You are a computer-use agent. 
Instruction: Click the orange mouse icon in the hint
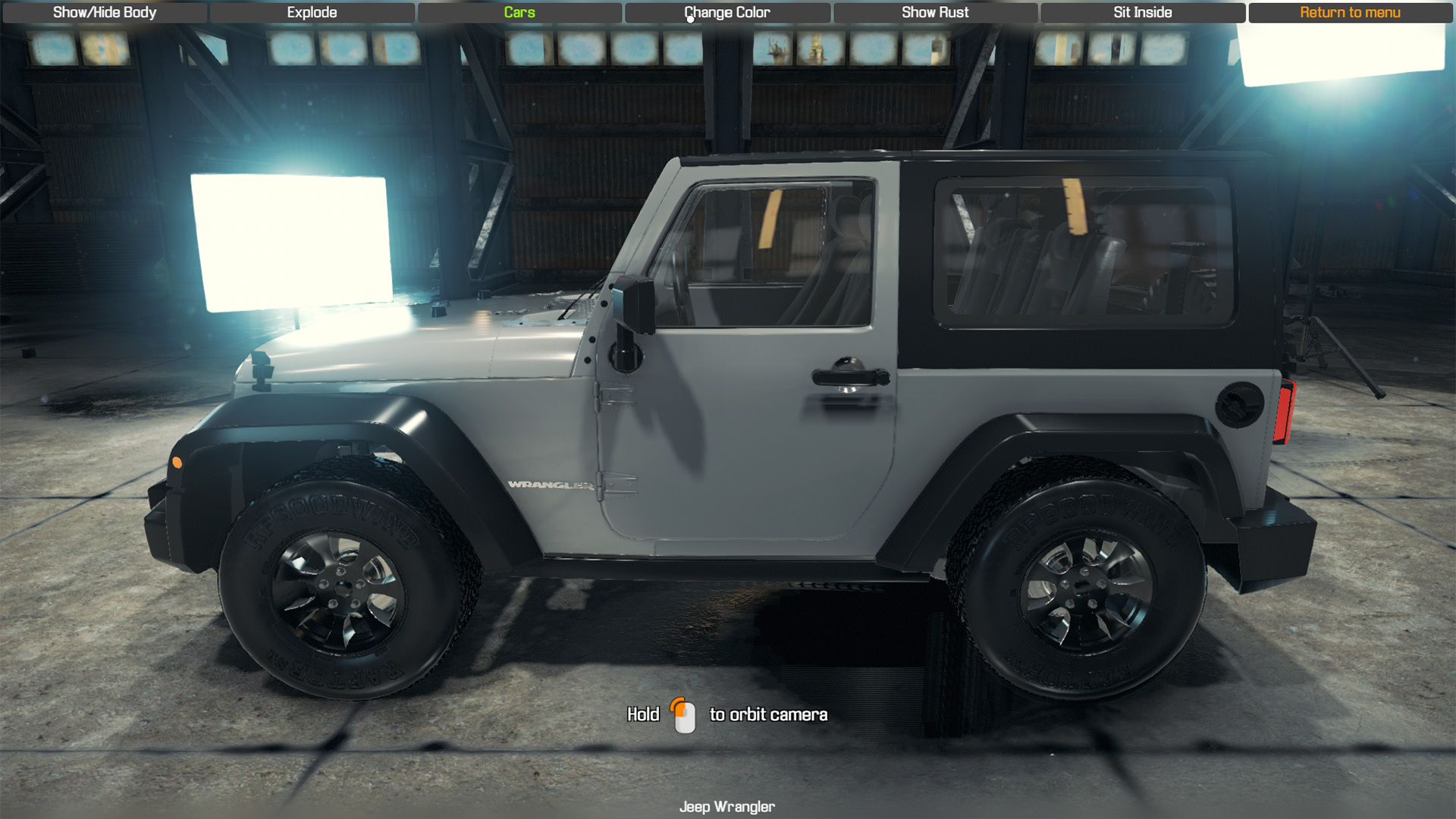tap(684, 714)
